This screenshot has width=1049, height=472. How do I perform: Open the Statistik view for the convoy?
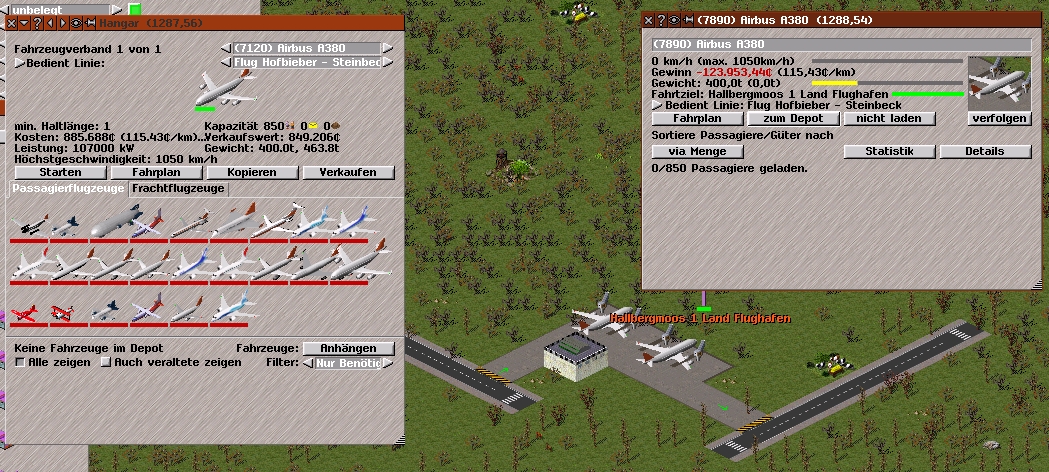click(889, 151)
